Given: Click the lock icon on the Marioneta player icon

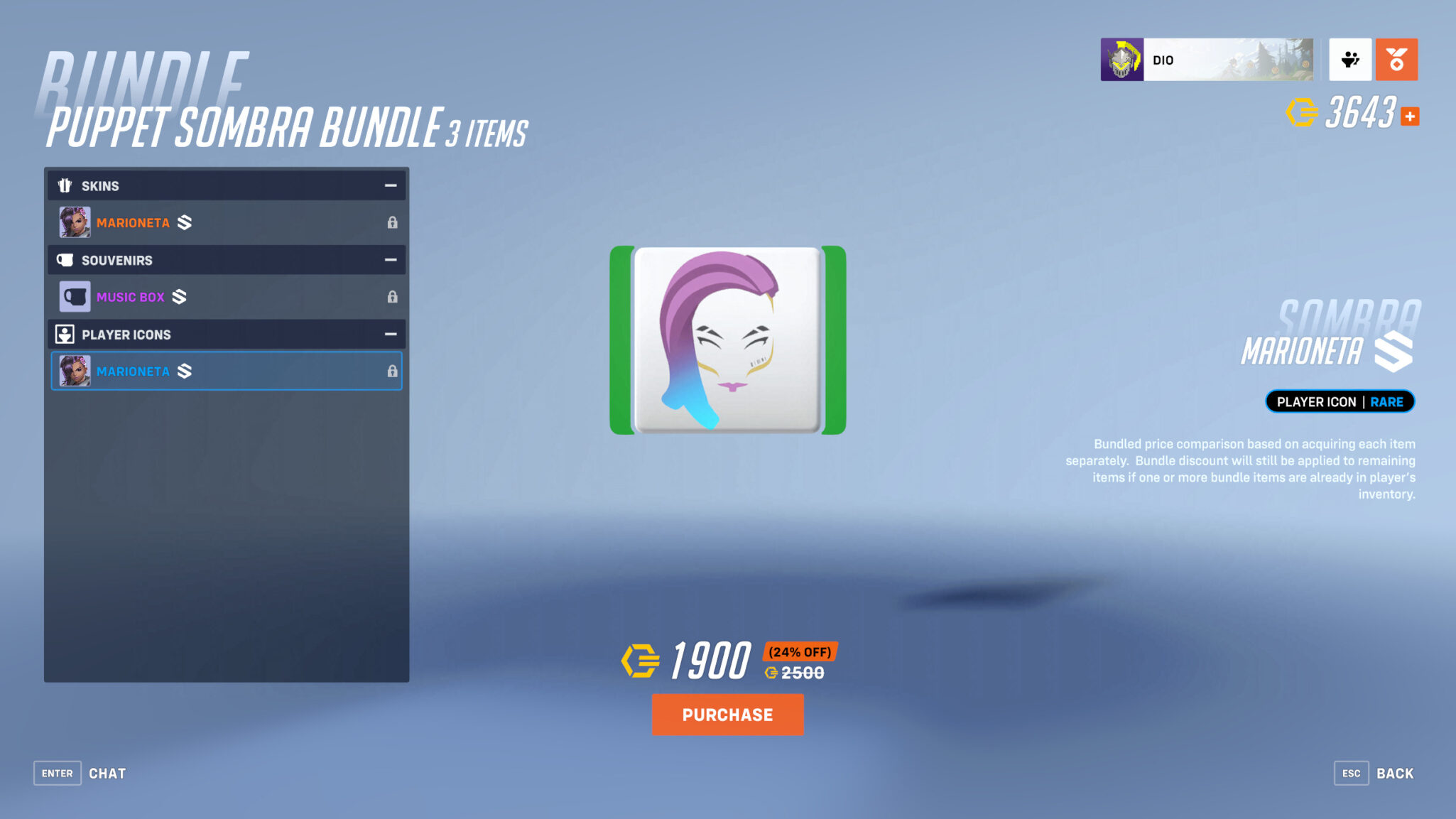Looking at the screenshot, I should tap(393, 371).
